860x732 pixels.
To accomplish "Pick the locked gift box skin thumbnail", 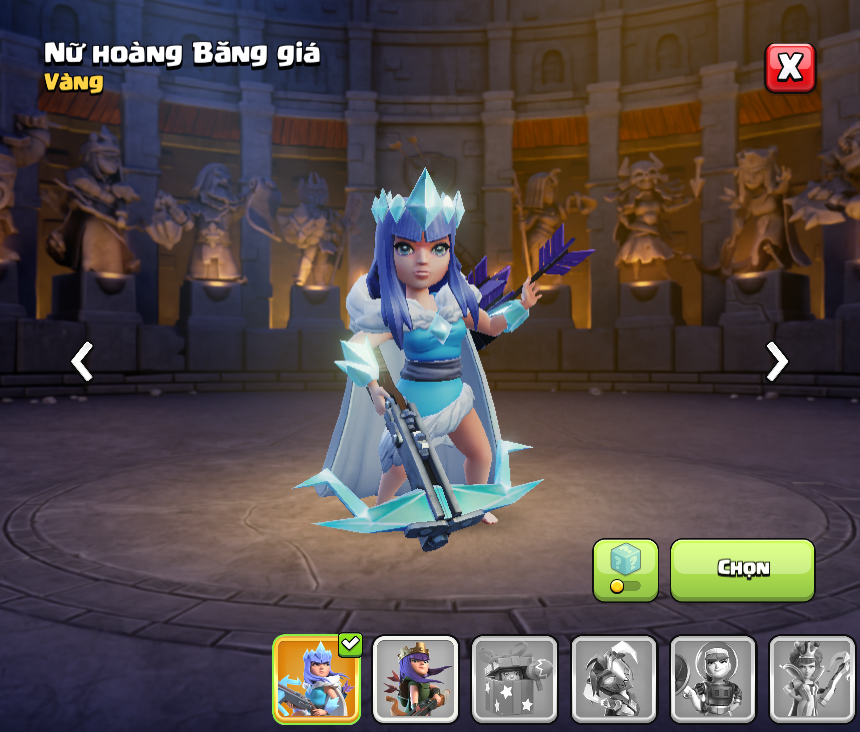I will (x=514, y=679).
